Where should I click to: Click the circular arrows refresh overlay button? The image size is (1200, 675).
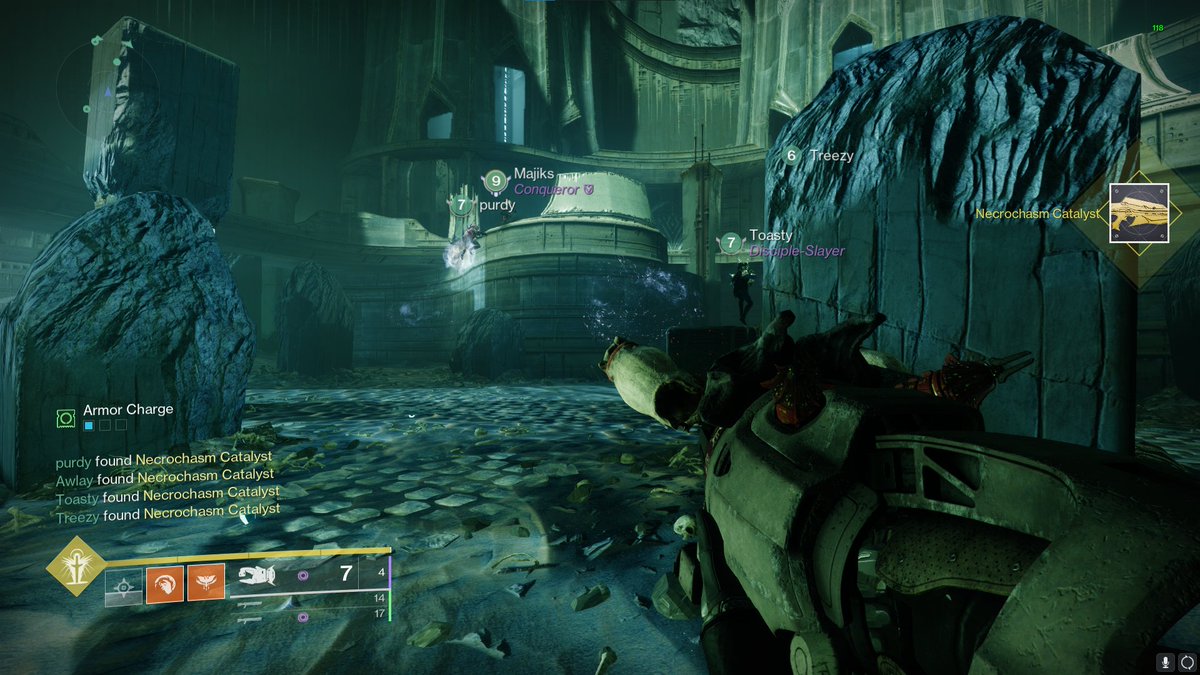point(1185,662)
